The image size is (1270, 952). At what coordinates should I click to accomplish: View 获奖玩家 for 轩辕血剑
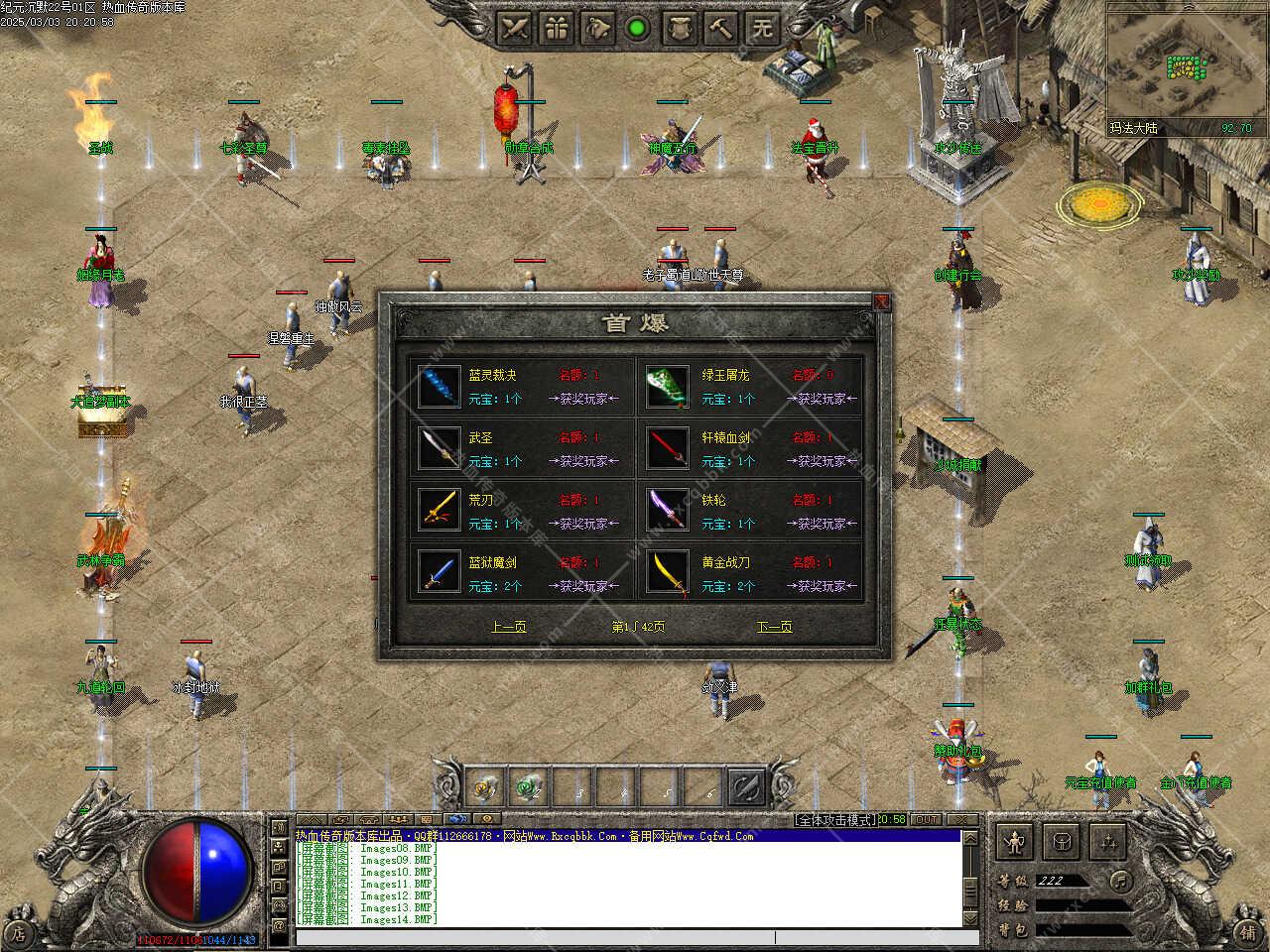pyautogui.click(x=820, y=461)
